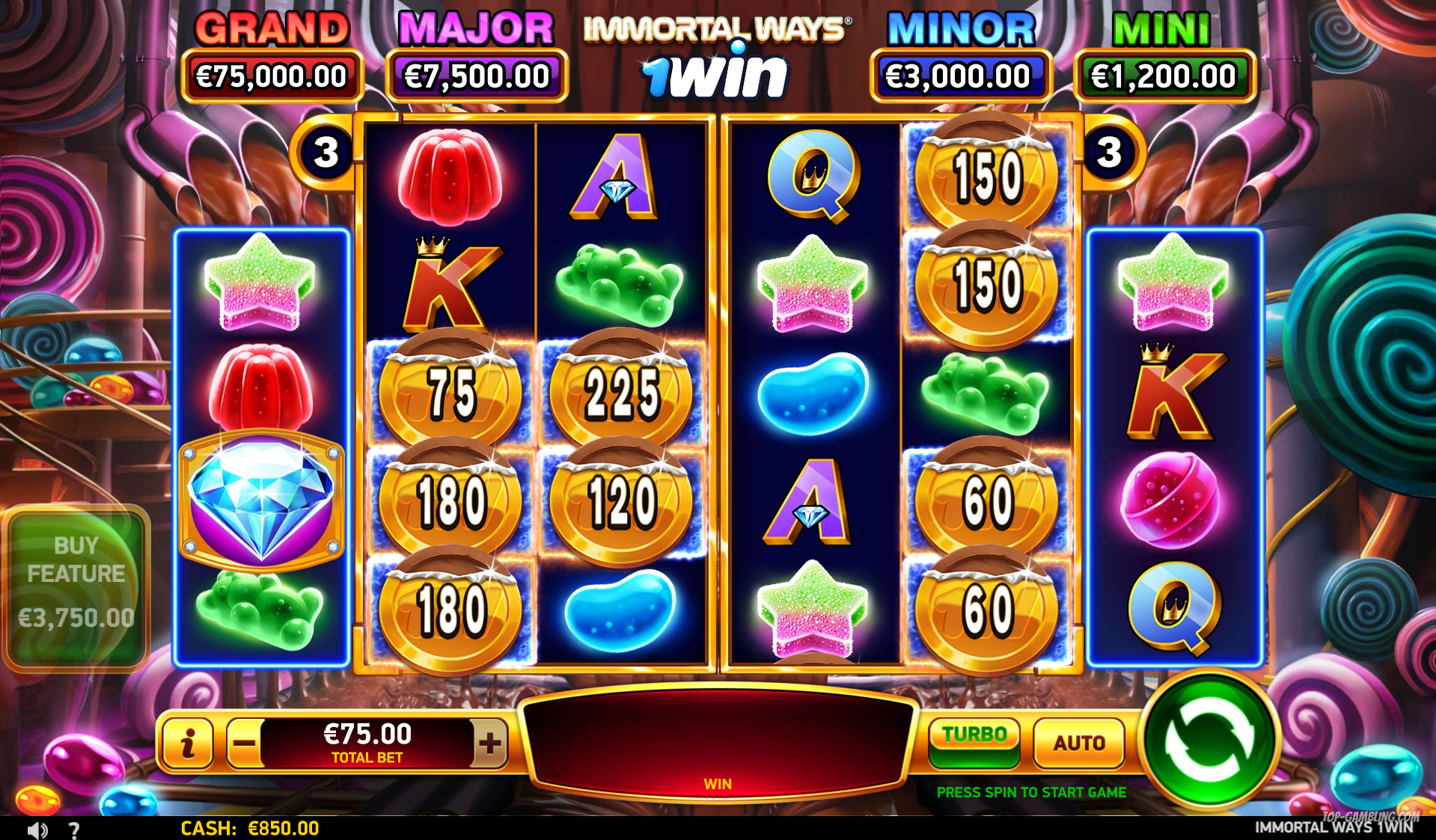This screenshot has width=1436, height=840.
Task: Enable Turbo spin mode
Action: [974, 741]
